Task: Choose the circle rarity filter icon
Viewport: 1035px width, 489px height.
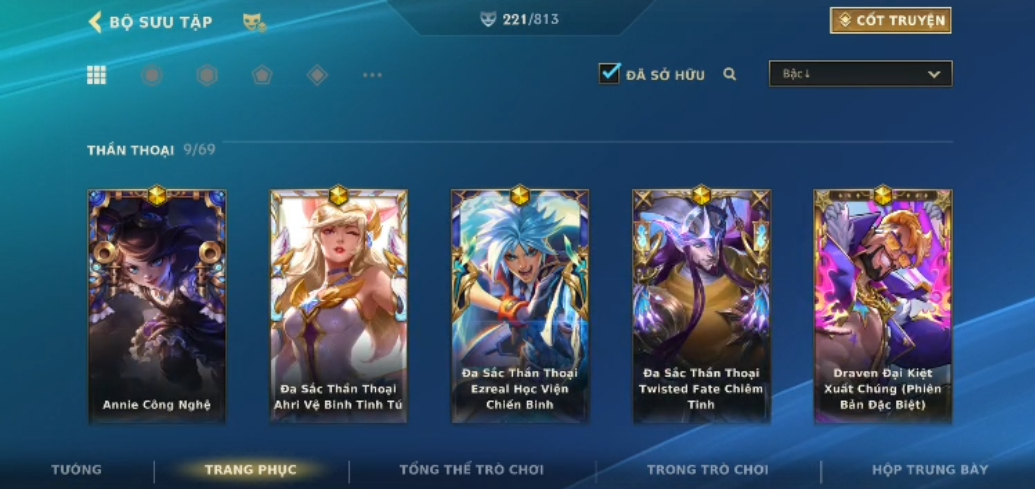Action: coord(152,75)
